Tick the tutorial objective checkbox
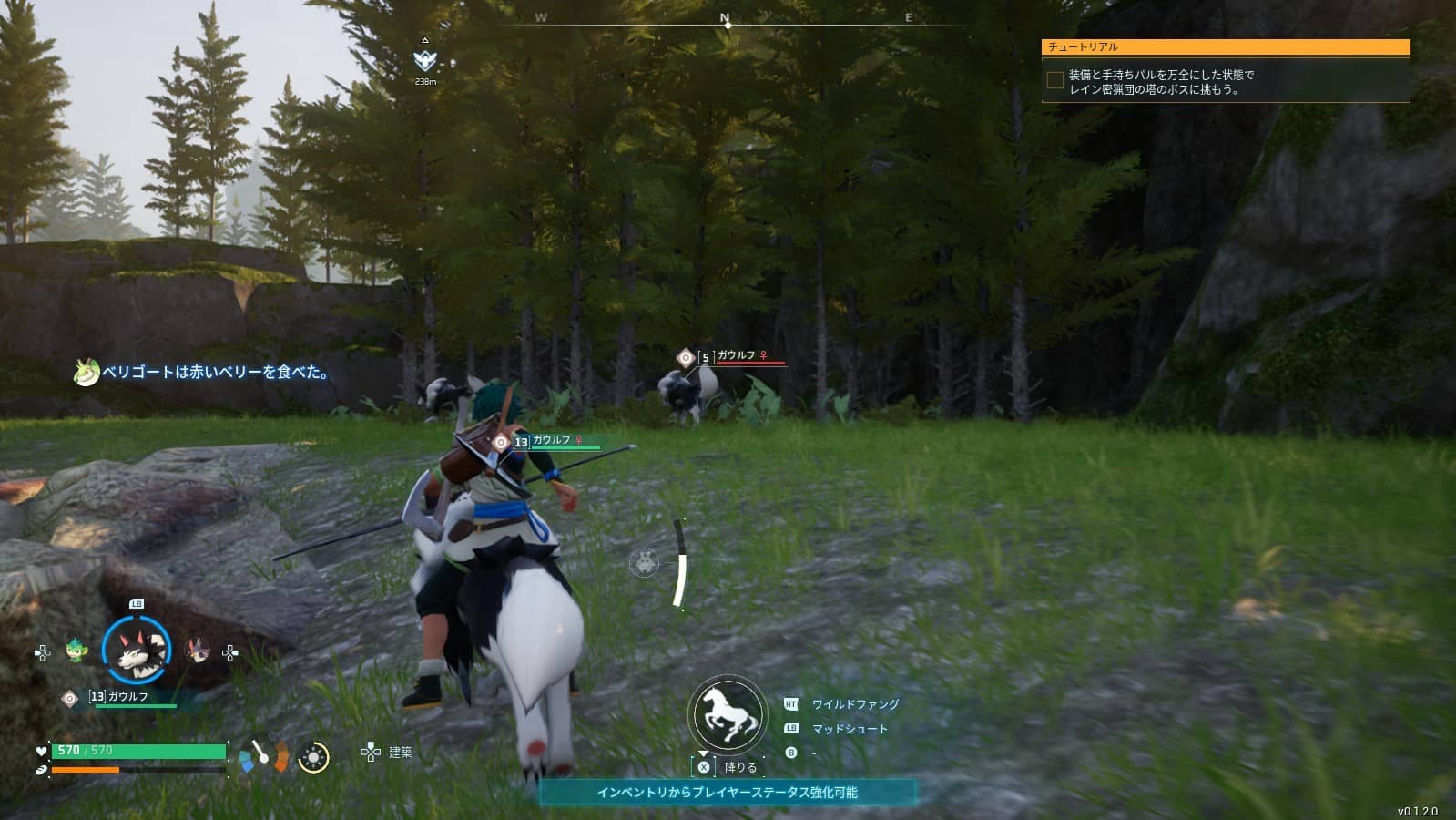The width and height of the screenshot is (1456, 820). tap(1054, 81)
